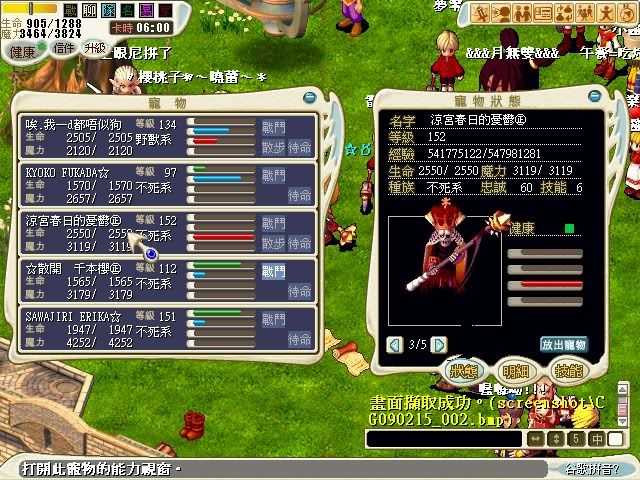This screenshot has height=480, width=640.
Task: Set 戰鬥 for the level 112 千本櫻 pet
Action: (x=273, y=271)
